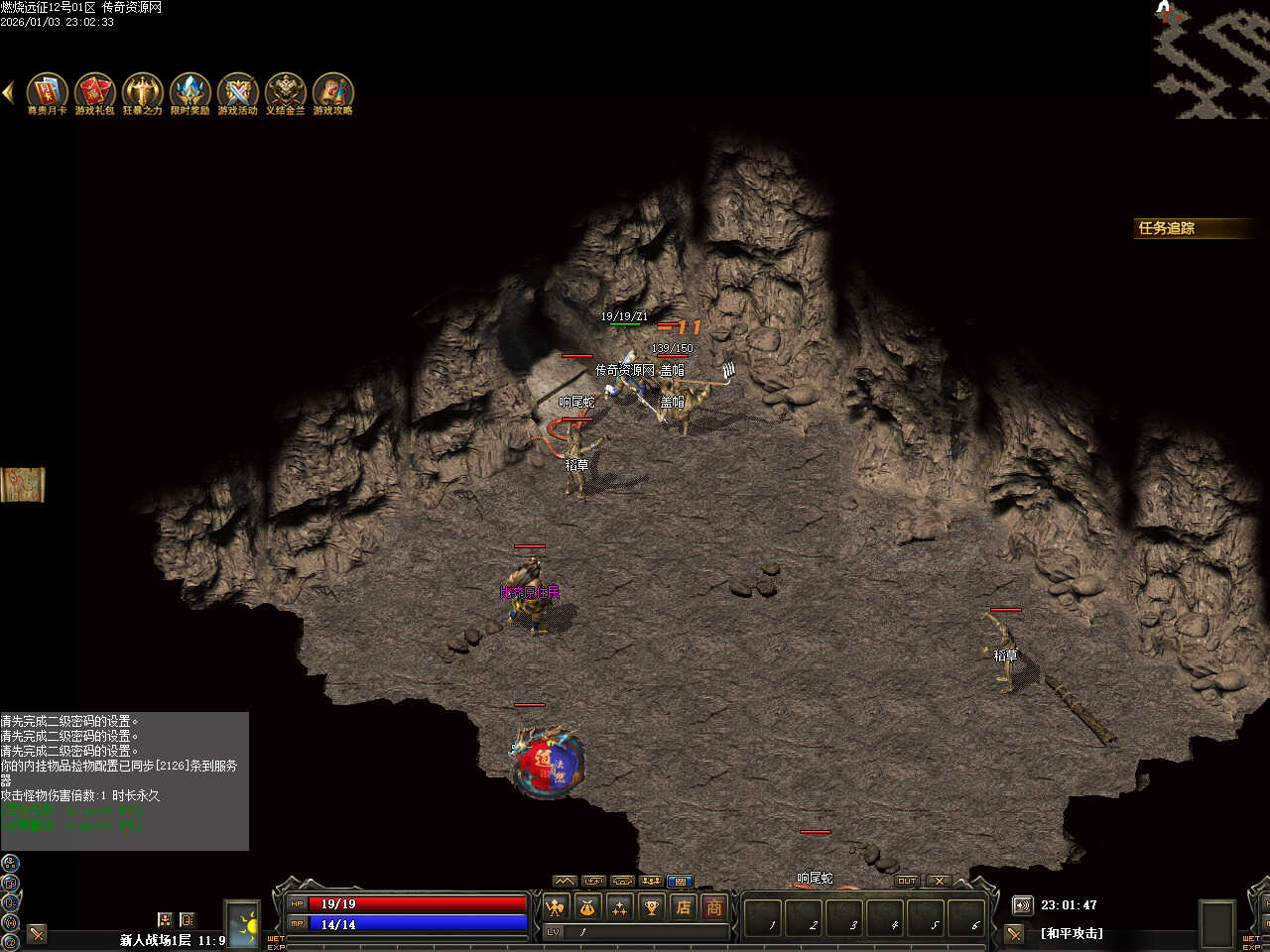The image size is (1270, 952).
Task: Open the 义结金兰 icon
Action: [x=285, y=91]
